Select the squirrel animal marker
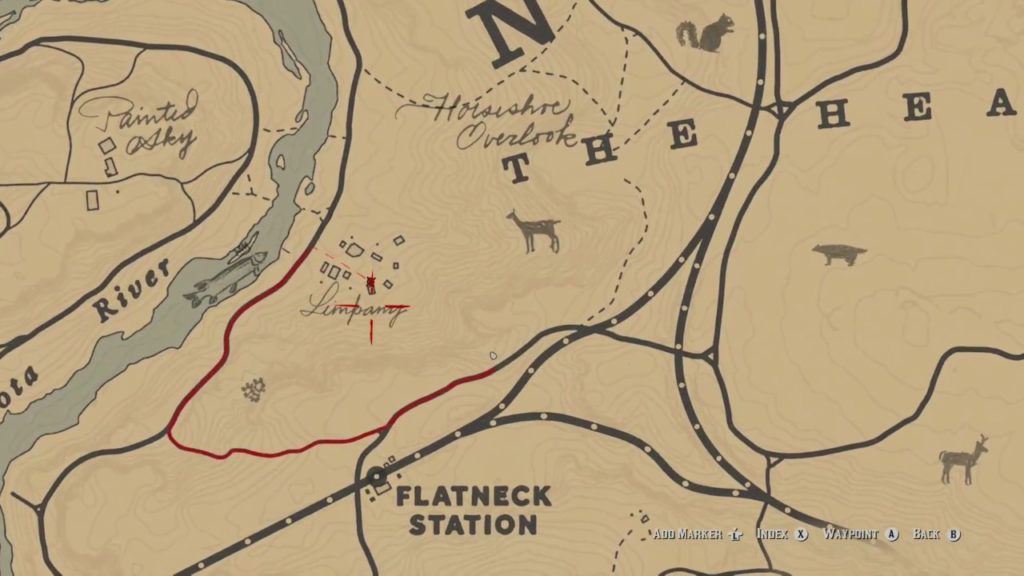The width and height of the screenshot is (1024, 576). coord(705,36)
